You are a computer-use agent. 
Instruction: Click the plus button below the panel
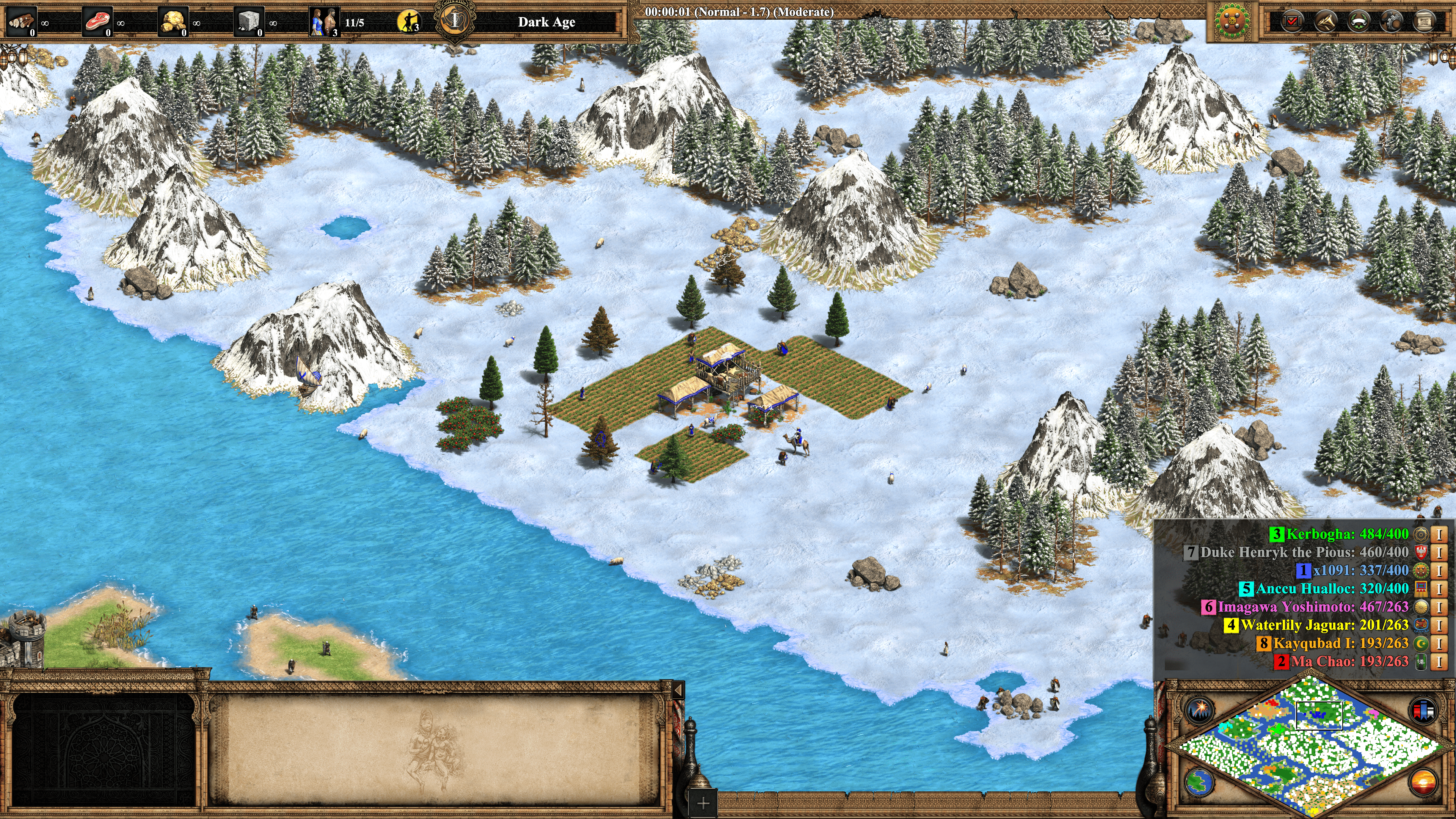tap(703, 803)
